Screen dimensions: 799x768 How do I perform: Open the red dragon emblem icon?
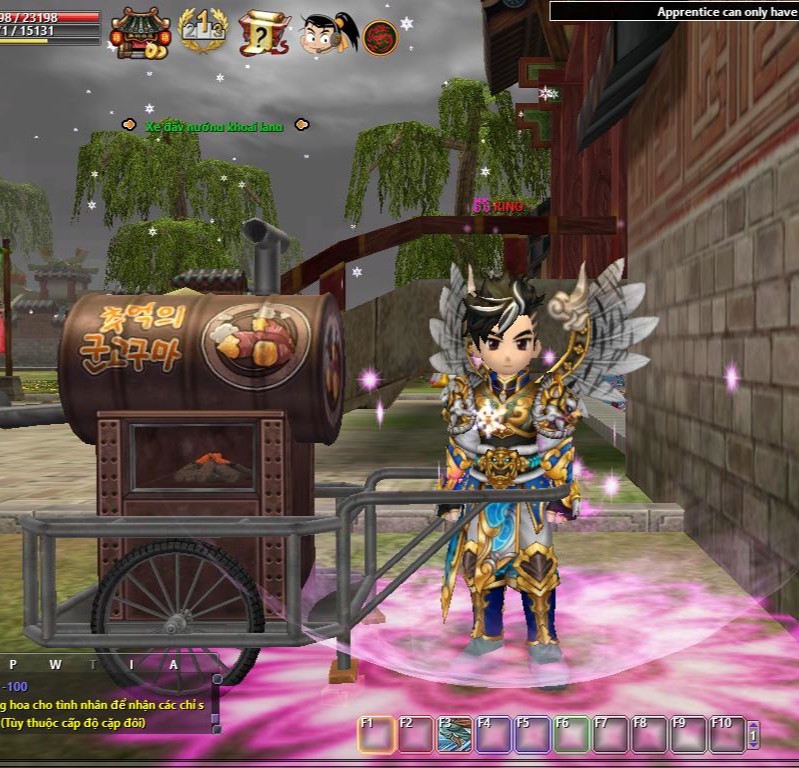[x=380, y=38]
